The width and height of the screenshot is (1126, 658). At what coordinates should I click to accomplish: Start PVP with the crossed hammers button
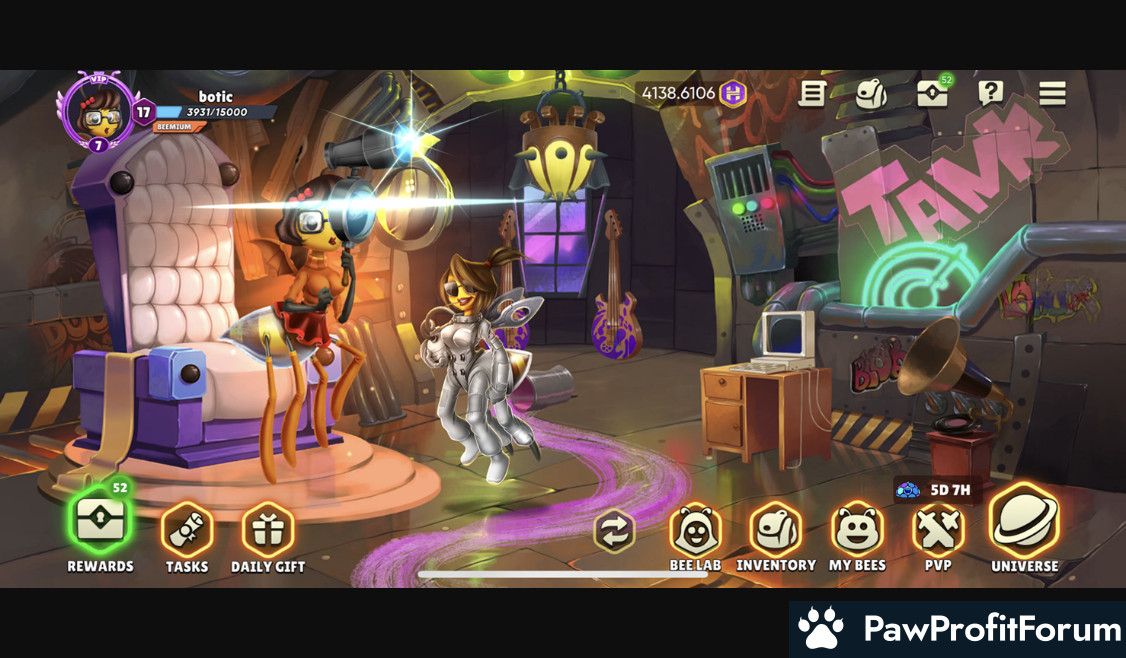(938, 530)
